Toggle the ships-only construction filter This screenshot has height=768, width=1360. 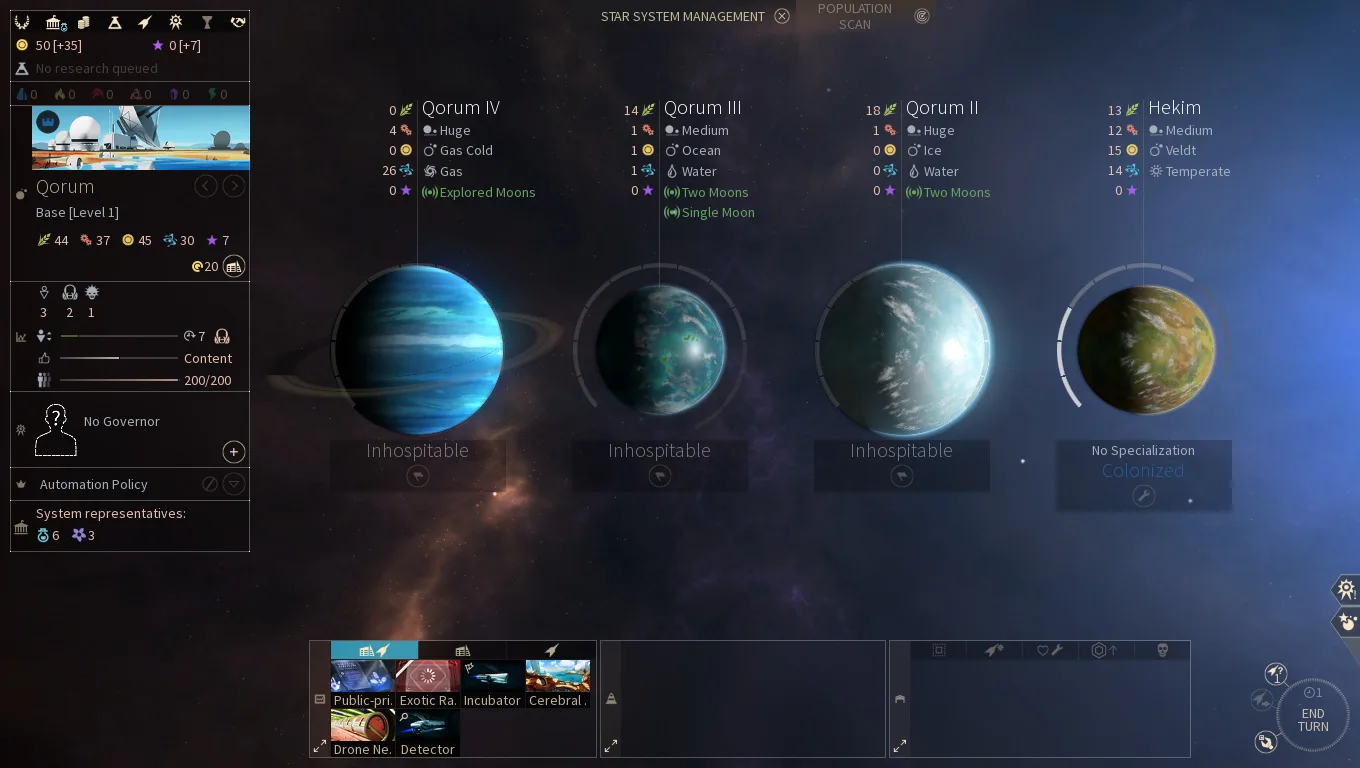point(551,650)
